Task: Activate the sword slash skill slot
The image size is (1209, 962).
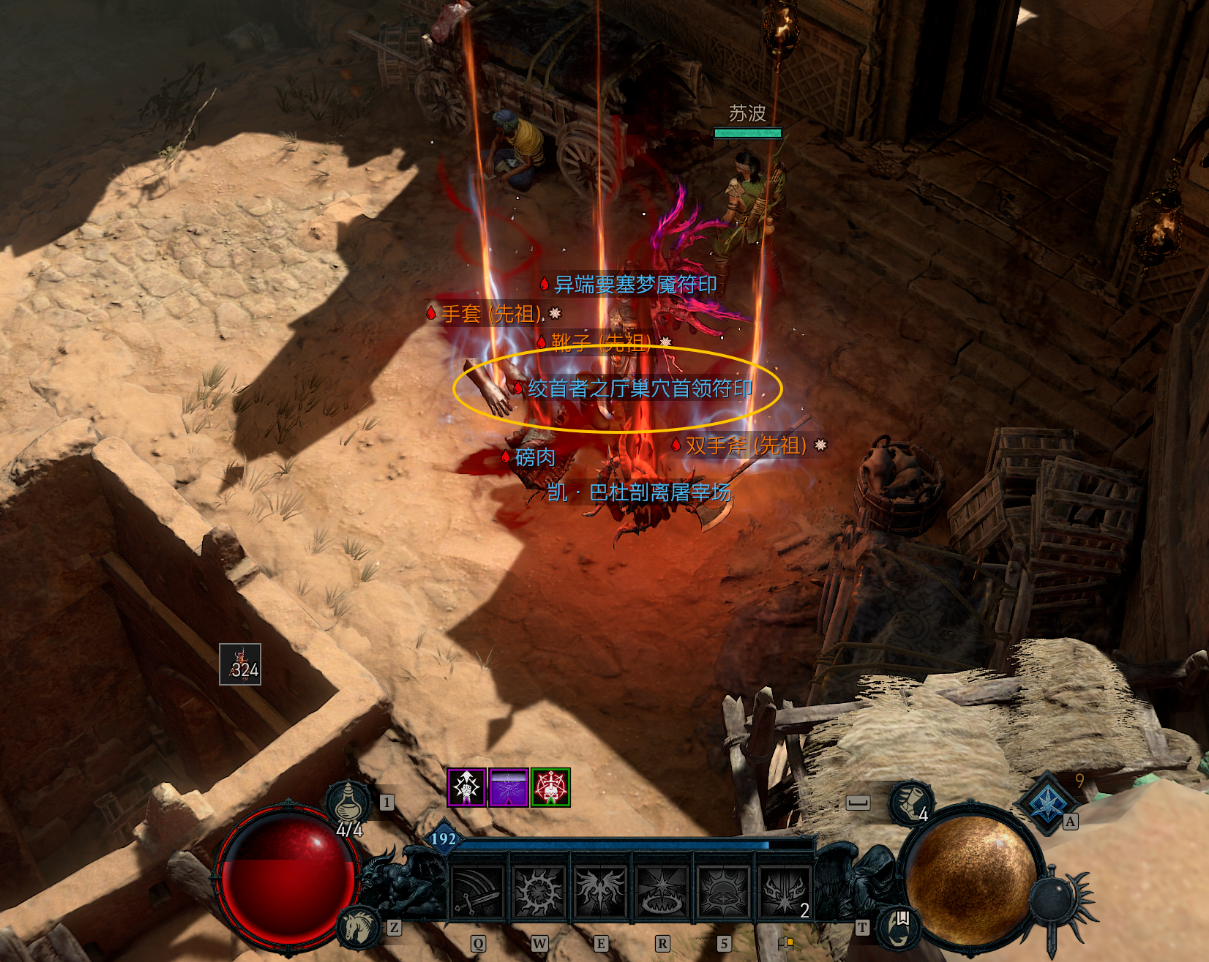Action: [478, 891]
